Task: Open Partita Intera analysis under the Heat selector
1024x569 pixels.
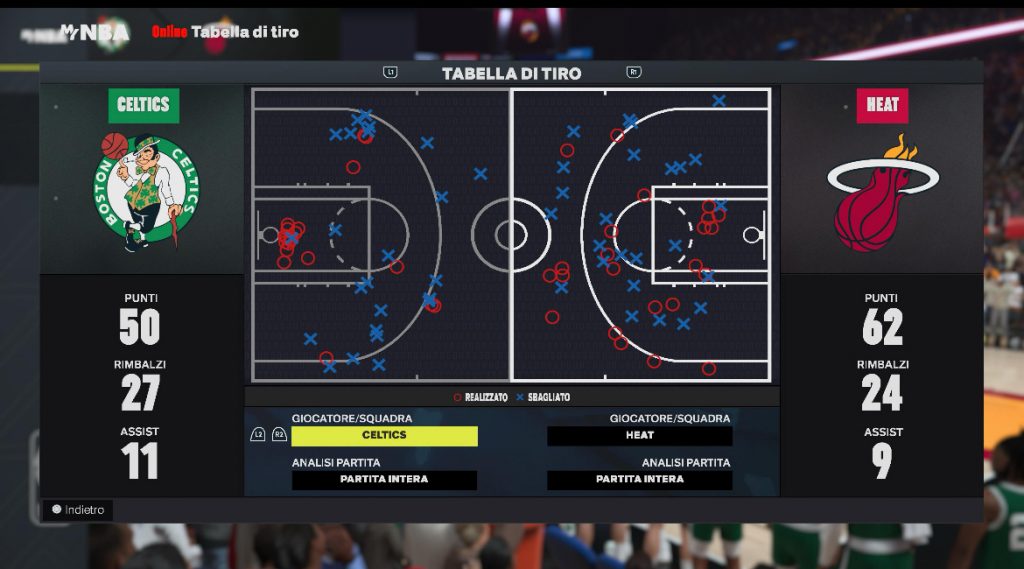Action: click(639, 480)
